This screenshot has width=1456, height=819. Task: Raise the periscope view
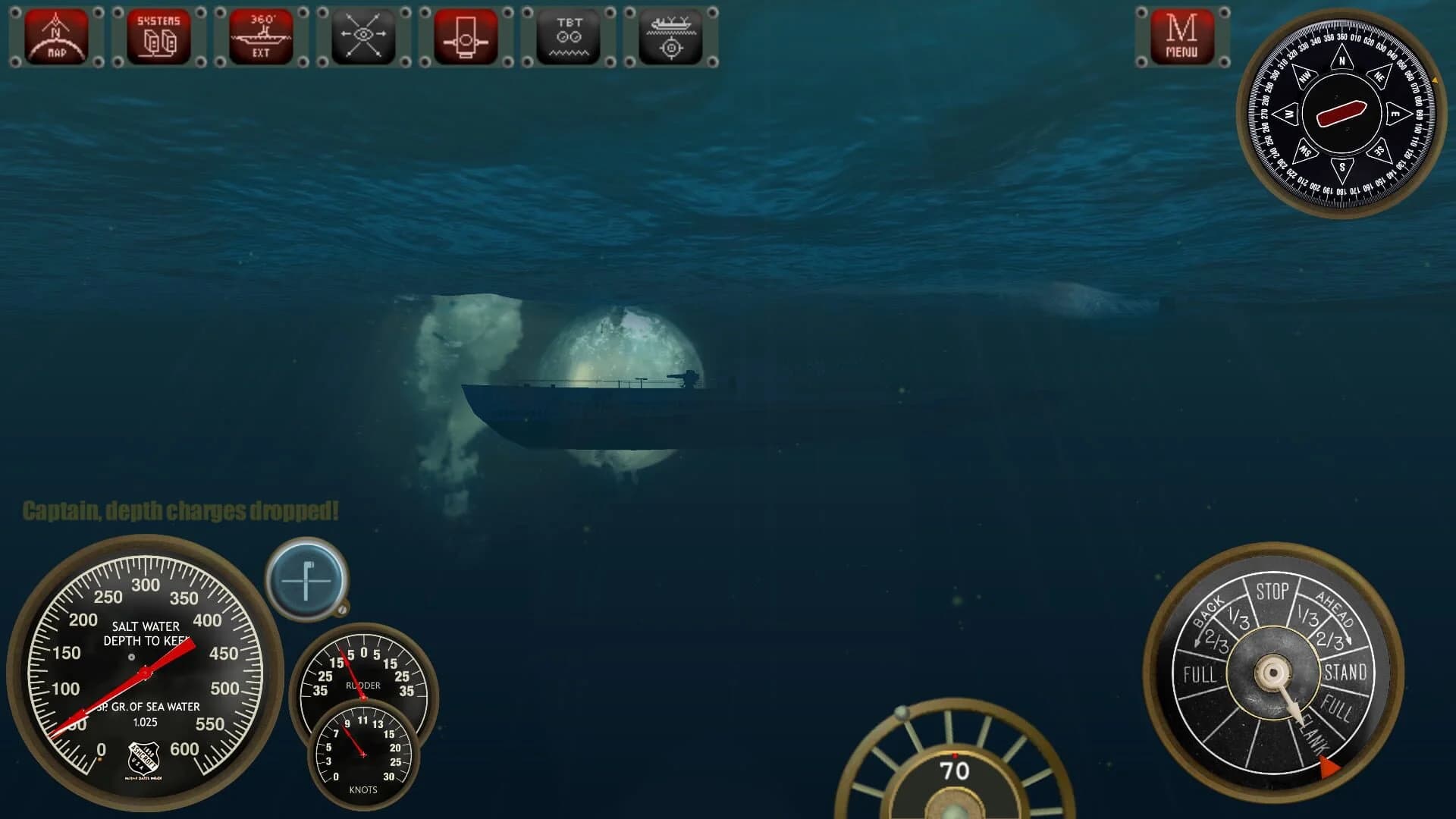(x=465, y=36)
